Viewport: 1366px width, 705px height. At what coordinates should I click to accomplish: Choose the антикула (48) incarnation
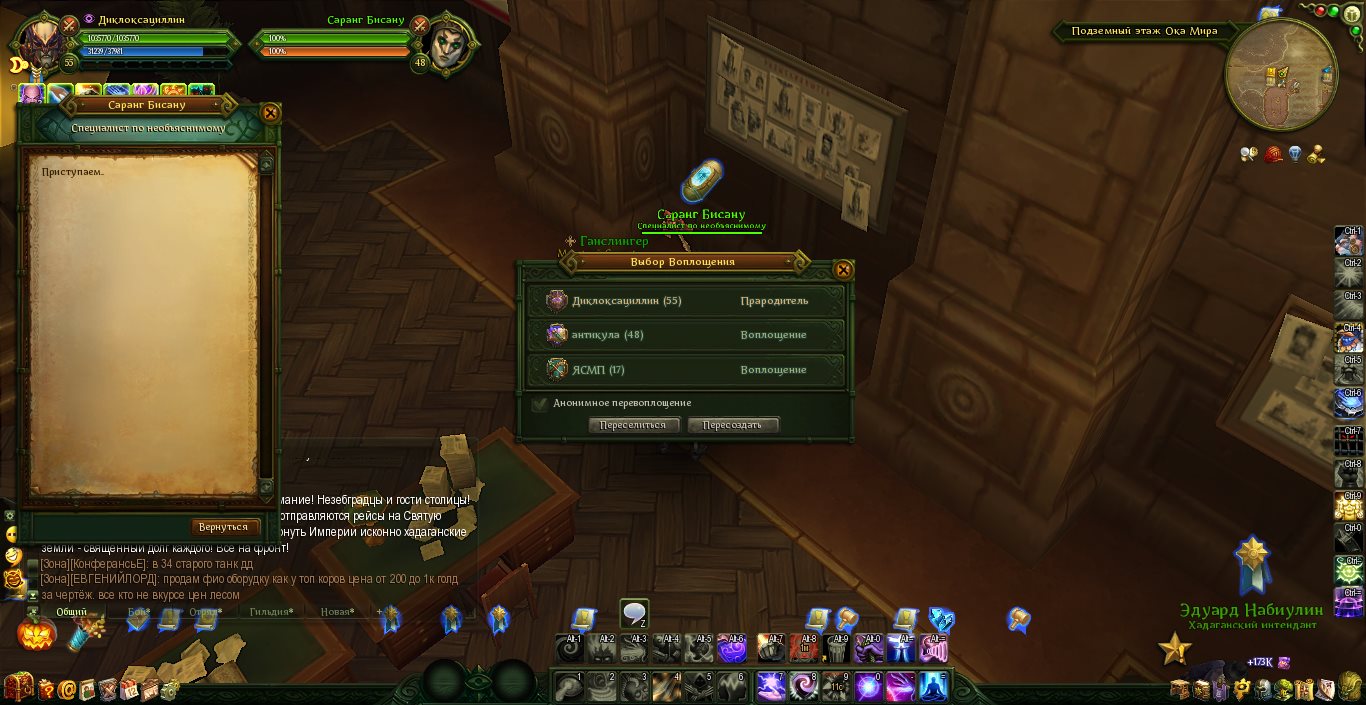(x=685, y=335)
